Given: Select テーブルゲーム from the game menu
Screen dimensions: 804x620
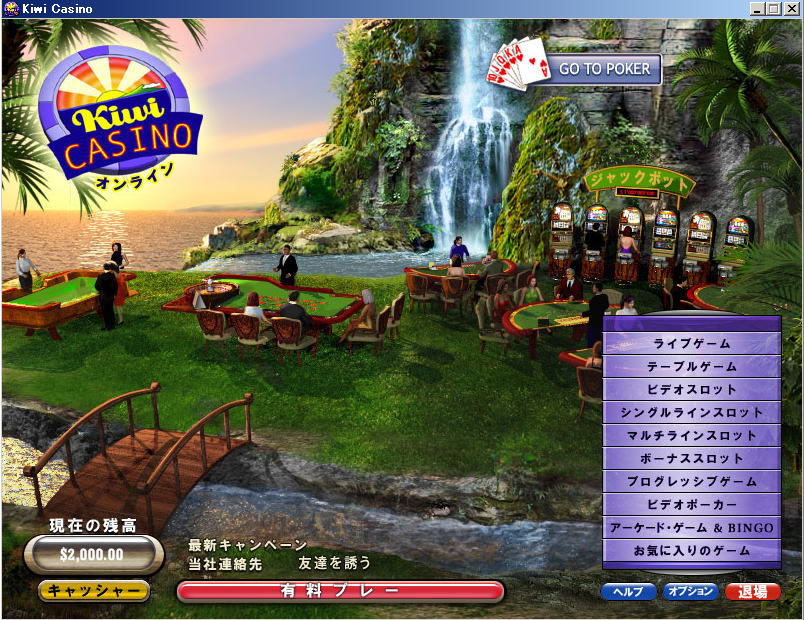Looking at the screenshot, I should [x=691, y=367].
